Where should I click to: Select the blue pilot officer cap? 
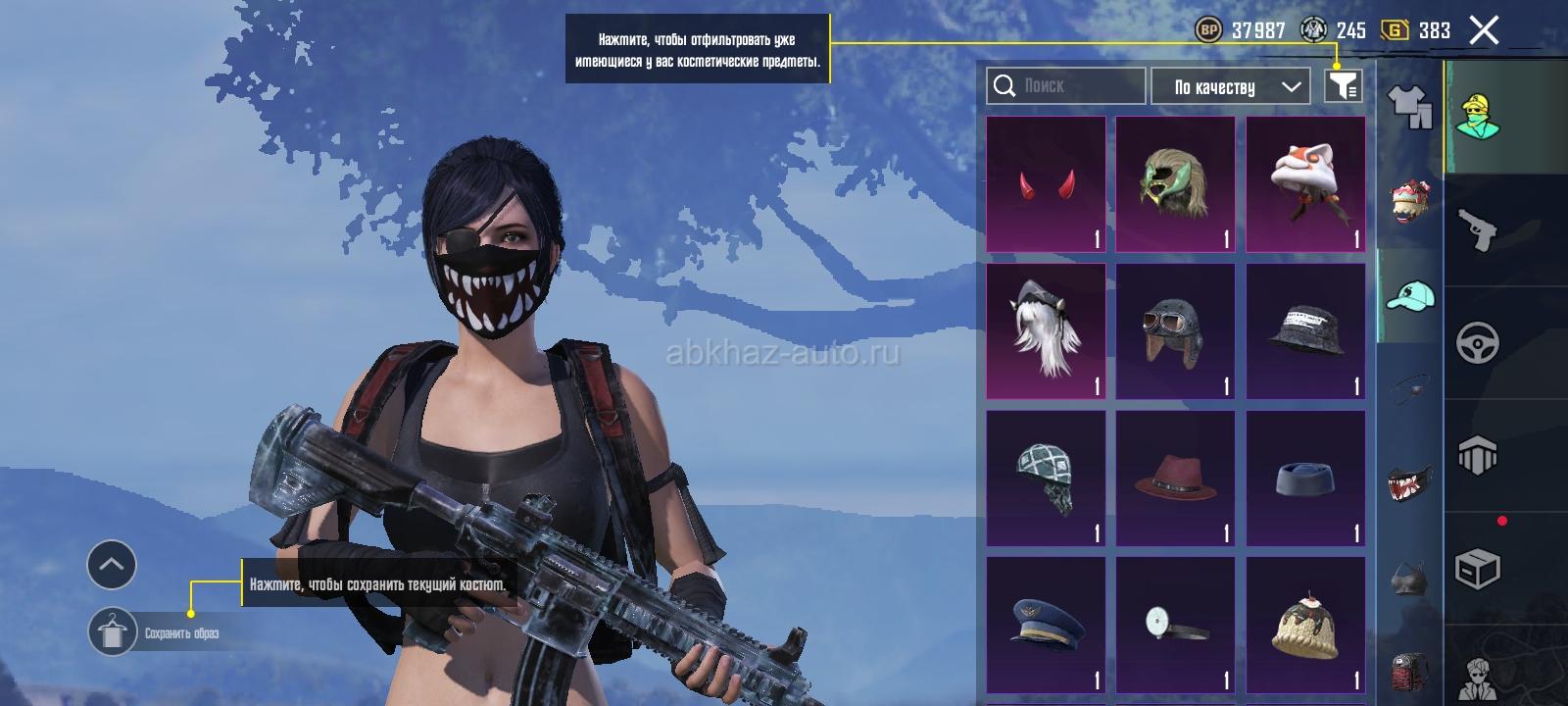(x=1046, y=626)
